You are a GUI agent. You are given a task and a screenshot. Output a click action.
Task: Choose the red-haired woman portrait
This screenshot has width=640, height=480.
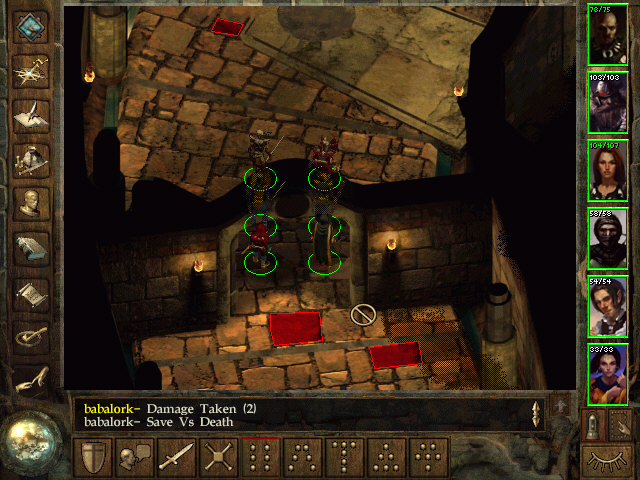coord(608,171)
